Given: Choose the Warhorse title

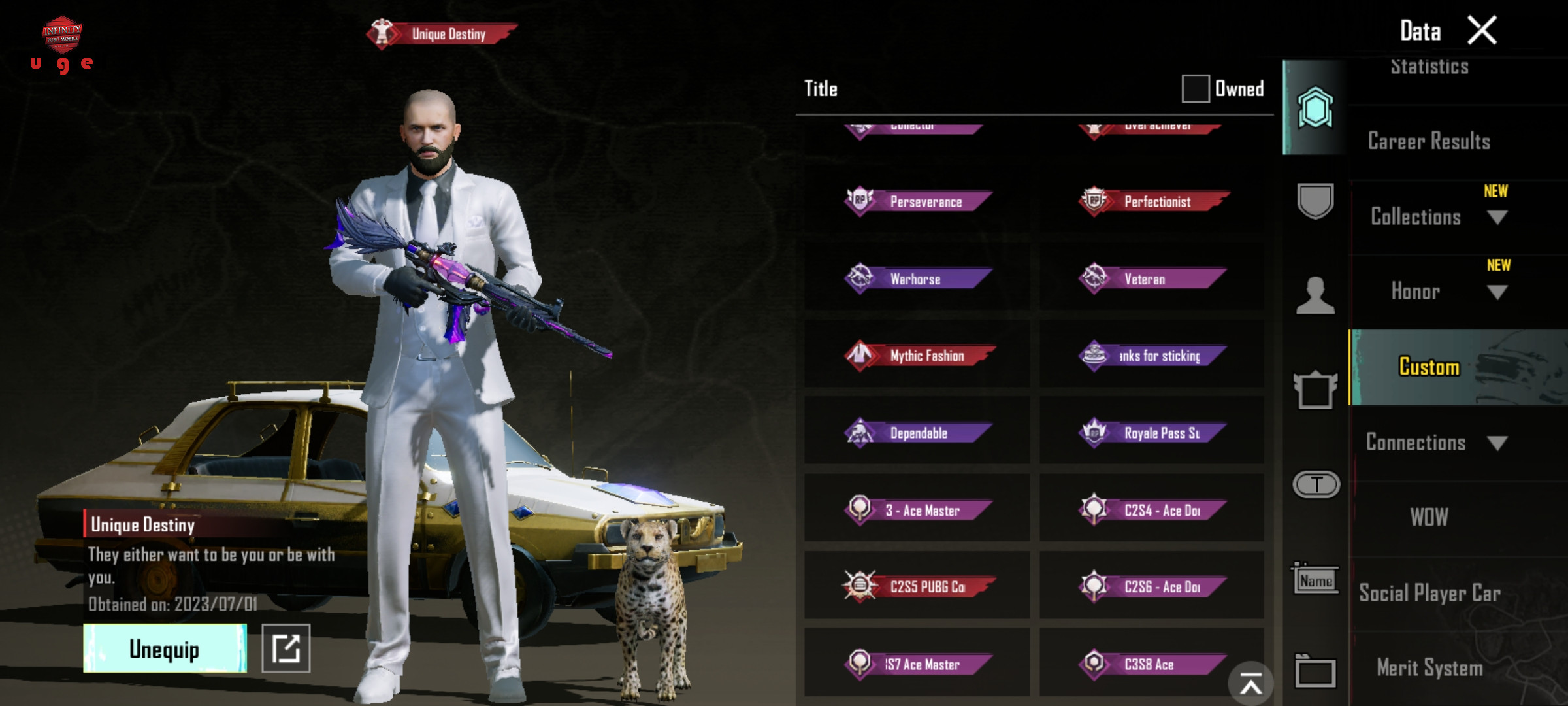Looking at the screenshot, I should pyautogui.click(x=918, y=279).
